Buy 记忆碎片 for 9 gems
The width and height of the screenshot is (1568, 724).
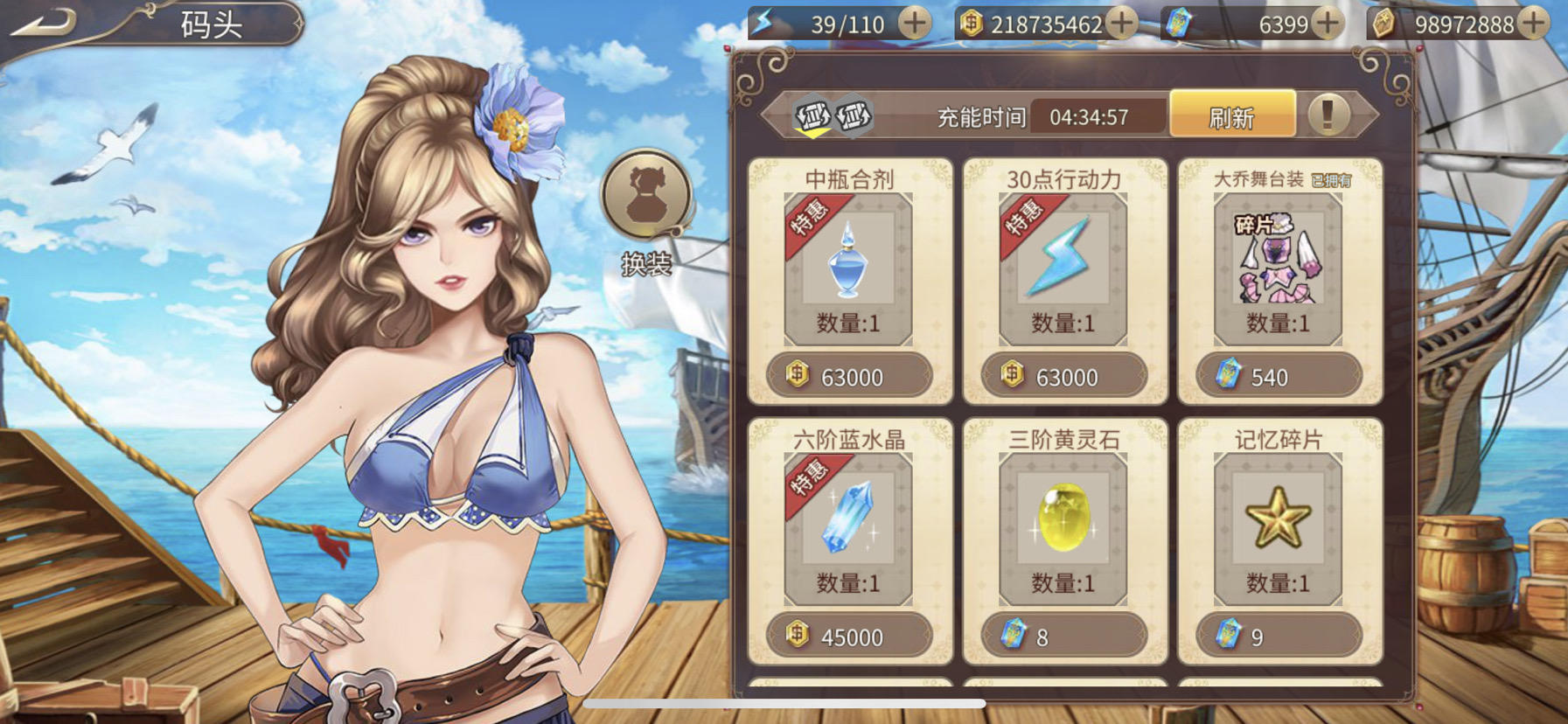click(1279, 637)
